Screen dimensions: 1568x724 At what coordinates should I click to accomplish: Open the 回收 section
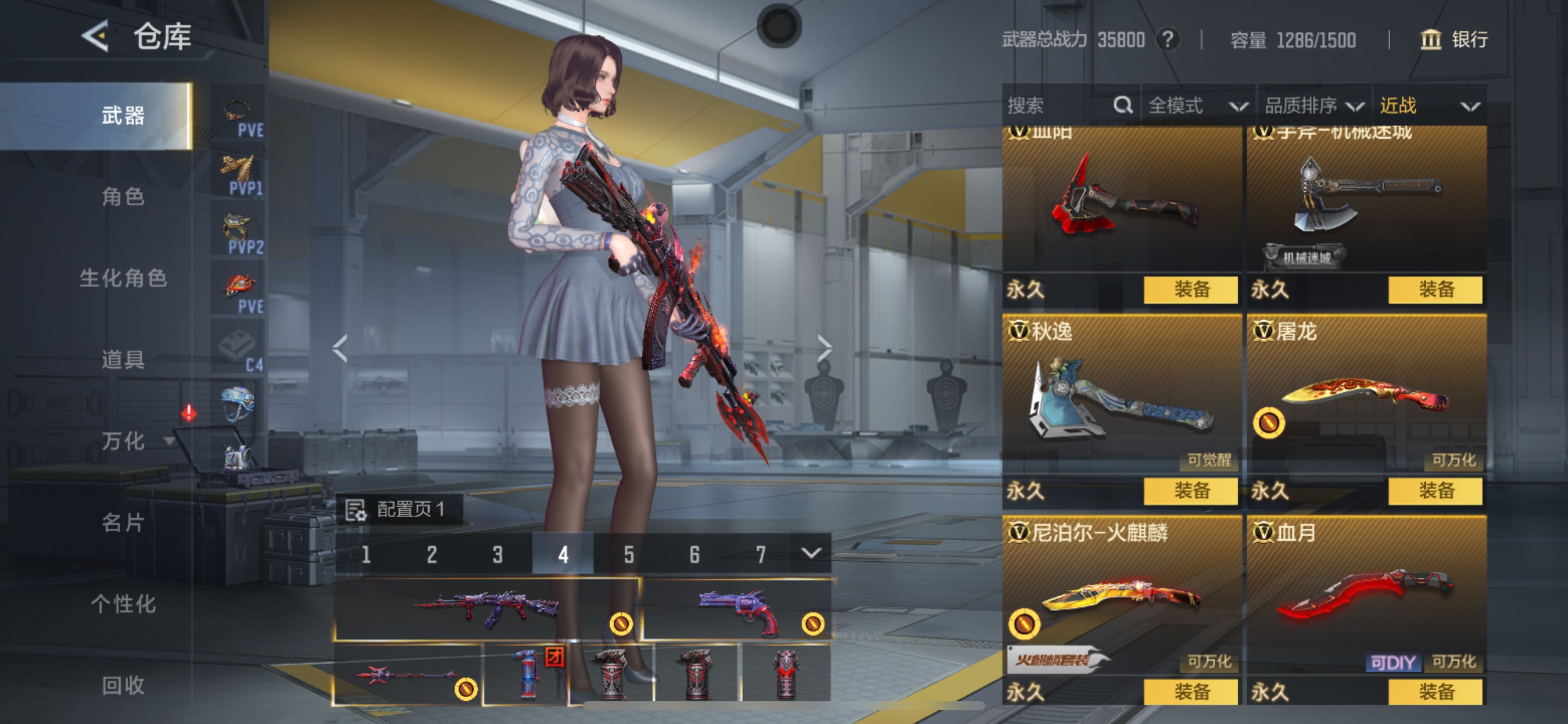123,686
